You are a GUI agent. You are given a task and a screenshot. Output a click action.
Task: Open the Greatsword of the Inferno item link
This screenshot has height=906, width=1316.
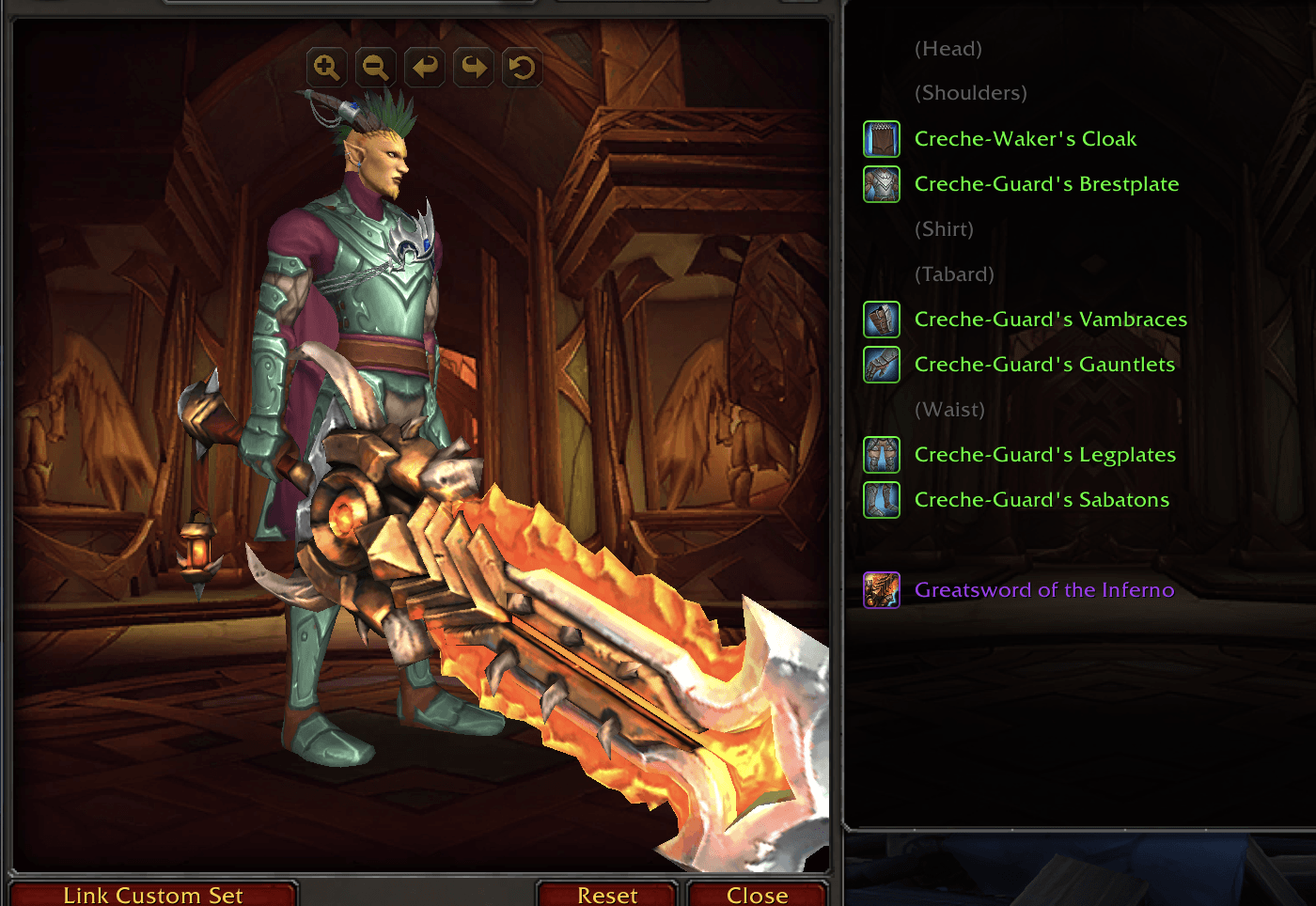1045,590
